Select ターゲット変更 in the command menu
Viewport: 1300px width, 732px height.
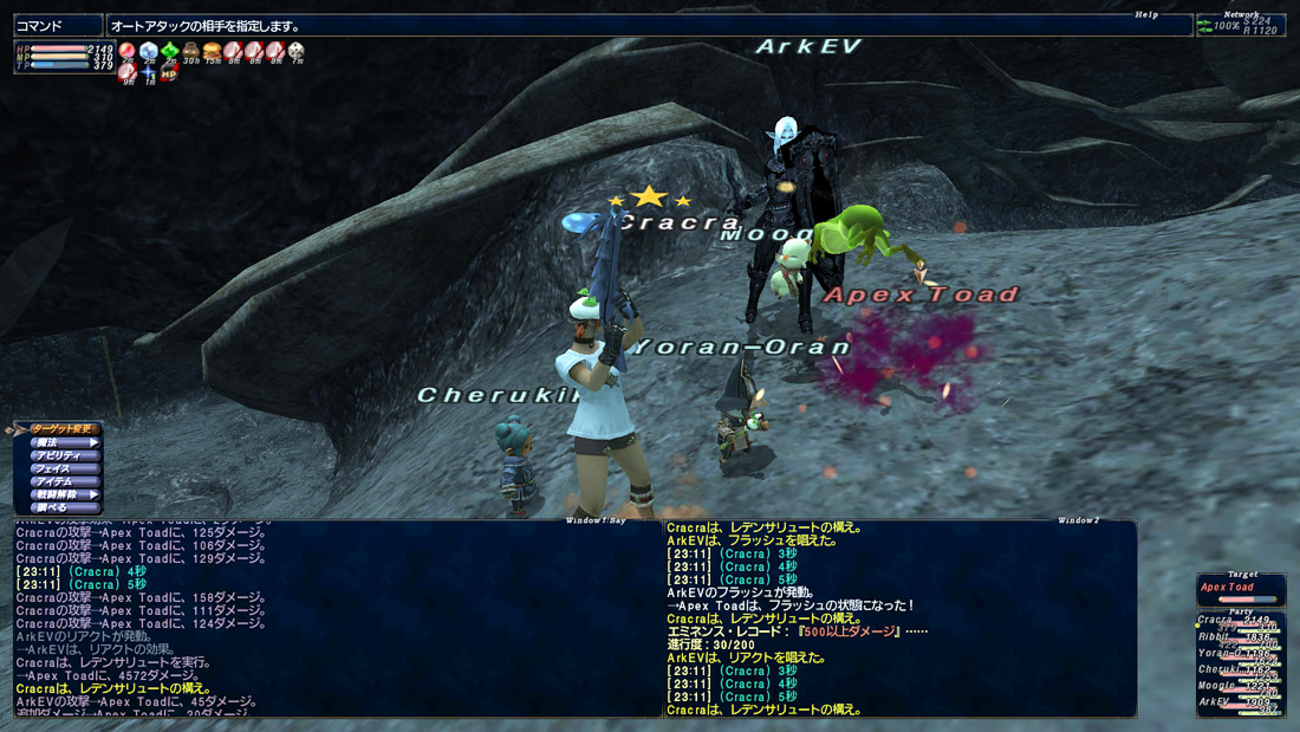coord(64,429)
